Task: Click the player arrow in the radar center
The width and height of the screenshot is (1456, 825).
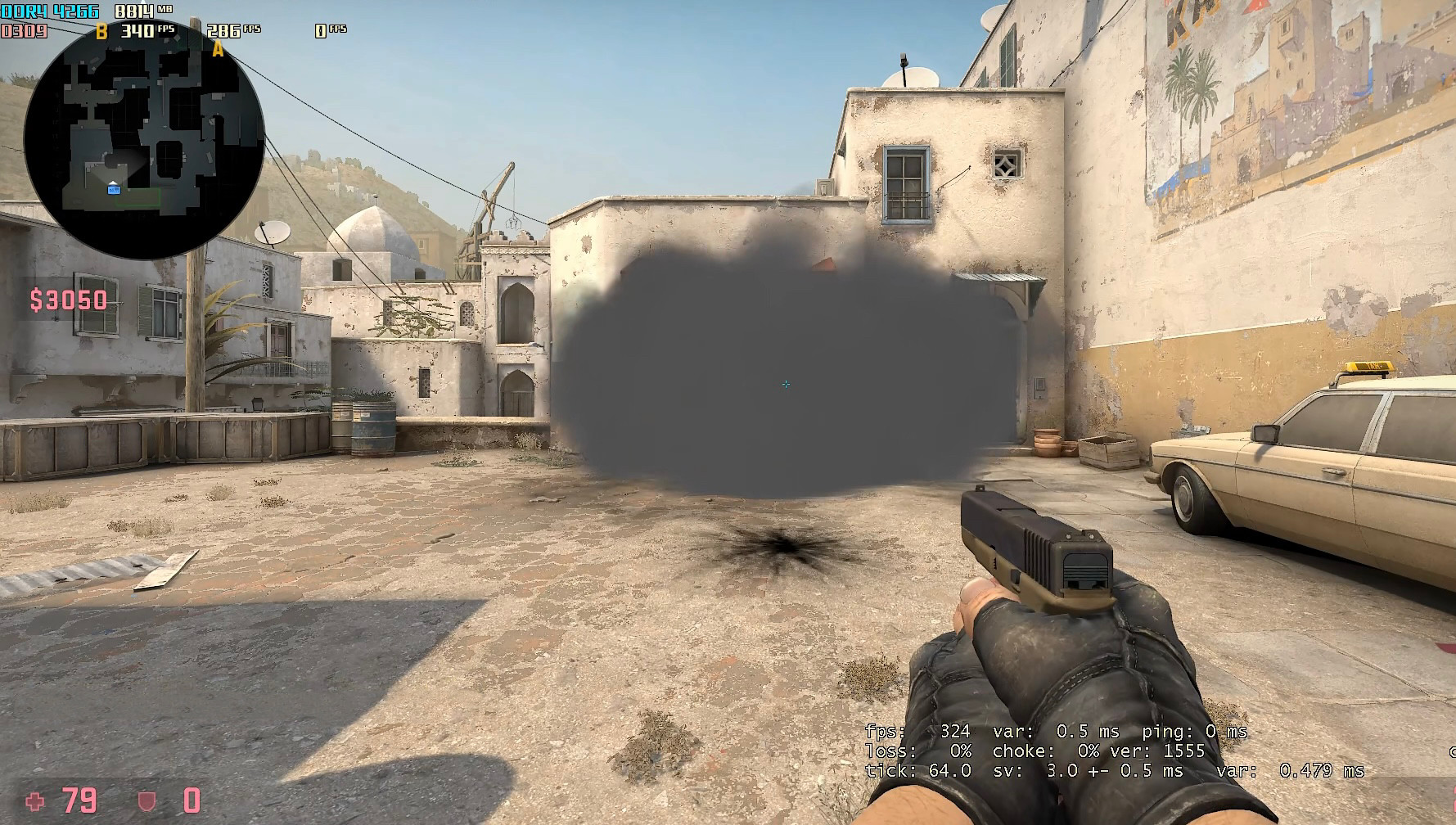Action: (x=115, y=187)
